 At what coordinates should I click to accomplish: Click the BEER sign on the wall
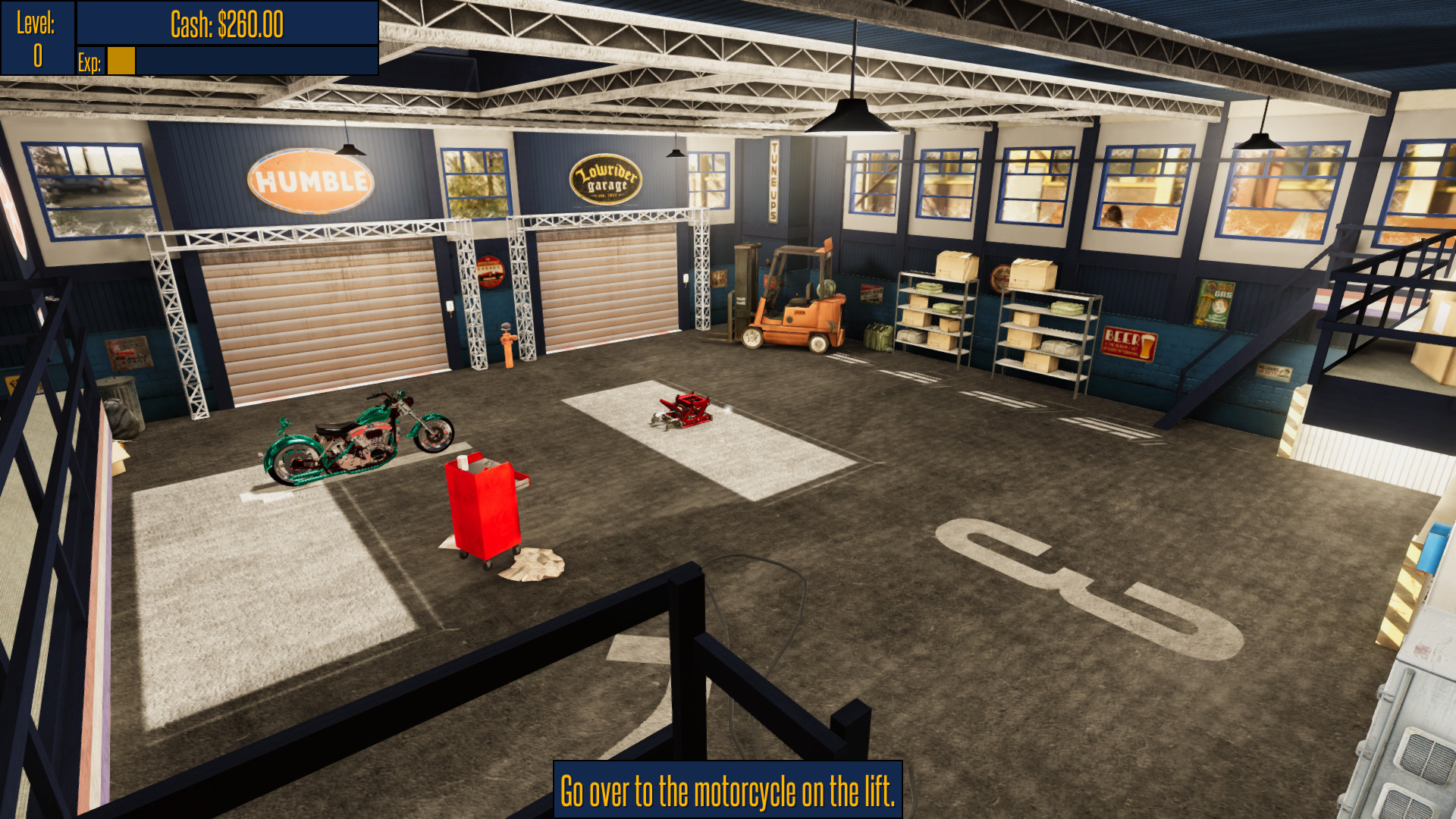click(1128, 343)
